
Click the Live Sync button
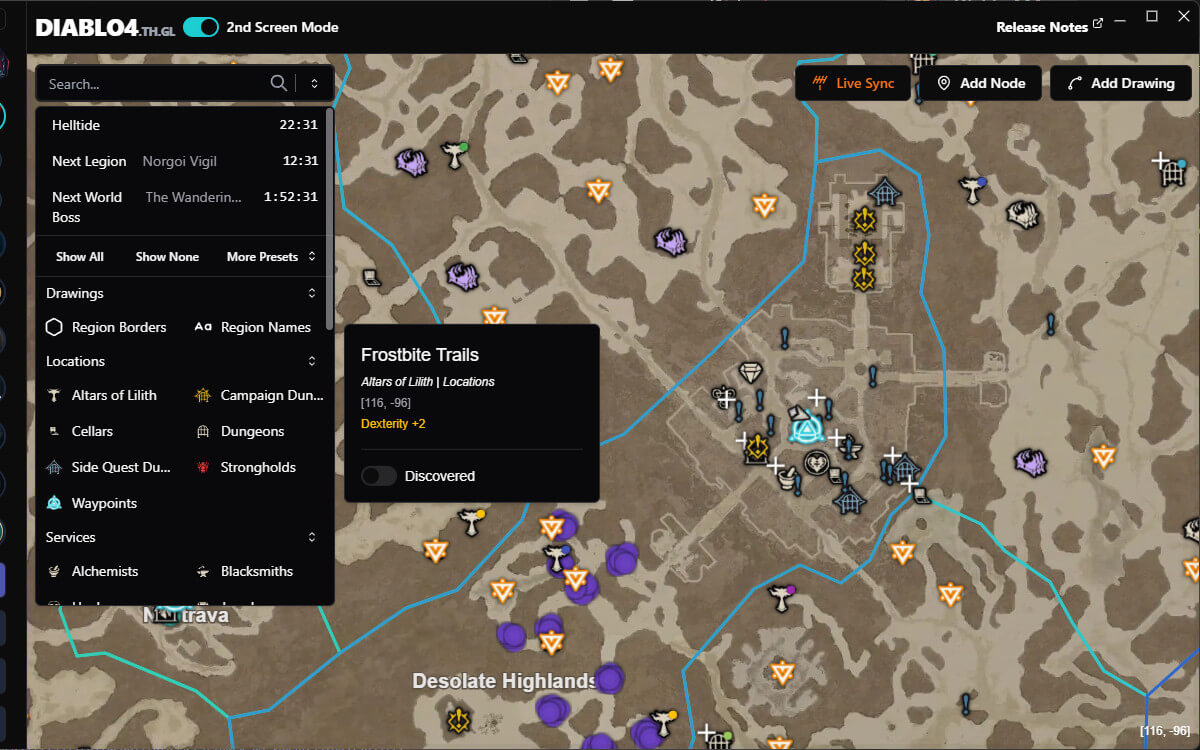[853, 83]
